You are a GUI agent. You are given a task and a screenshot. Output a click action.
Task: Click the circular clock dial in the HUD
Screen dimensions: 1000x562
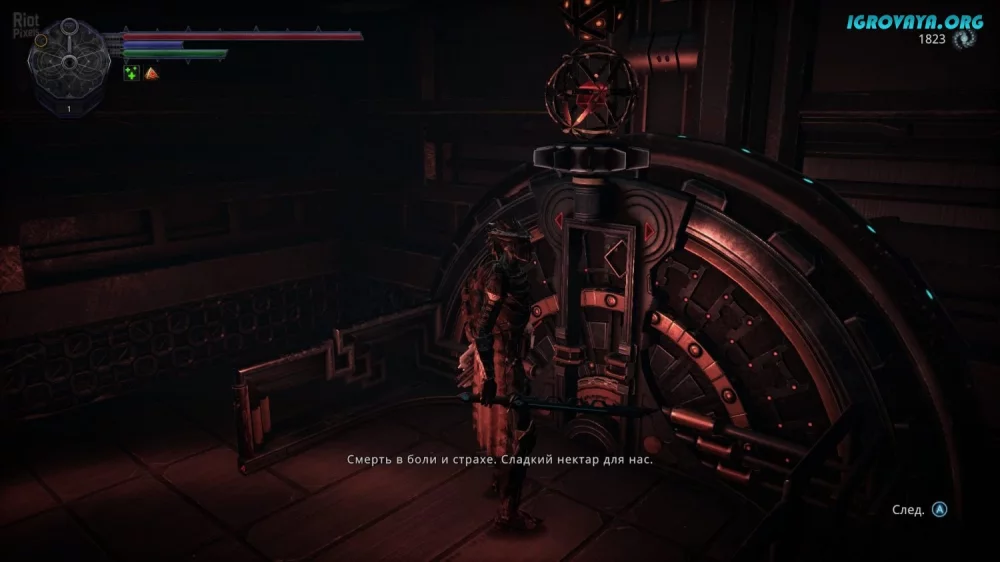point(69,59)
